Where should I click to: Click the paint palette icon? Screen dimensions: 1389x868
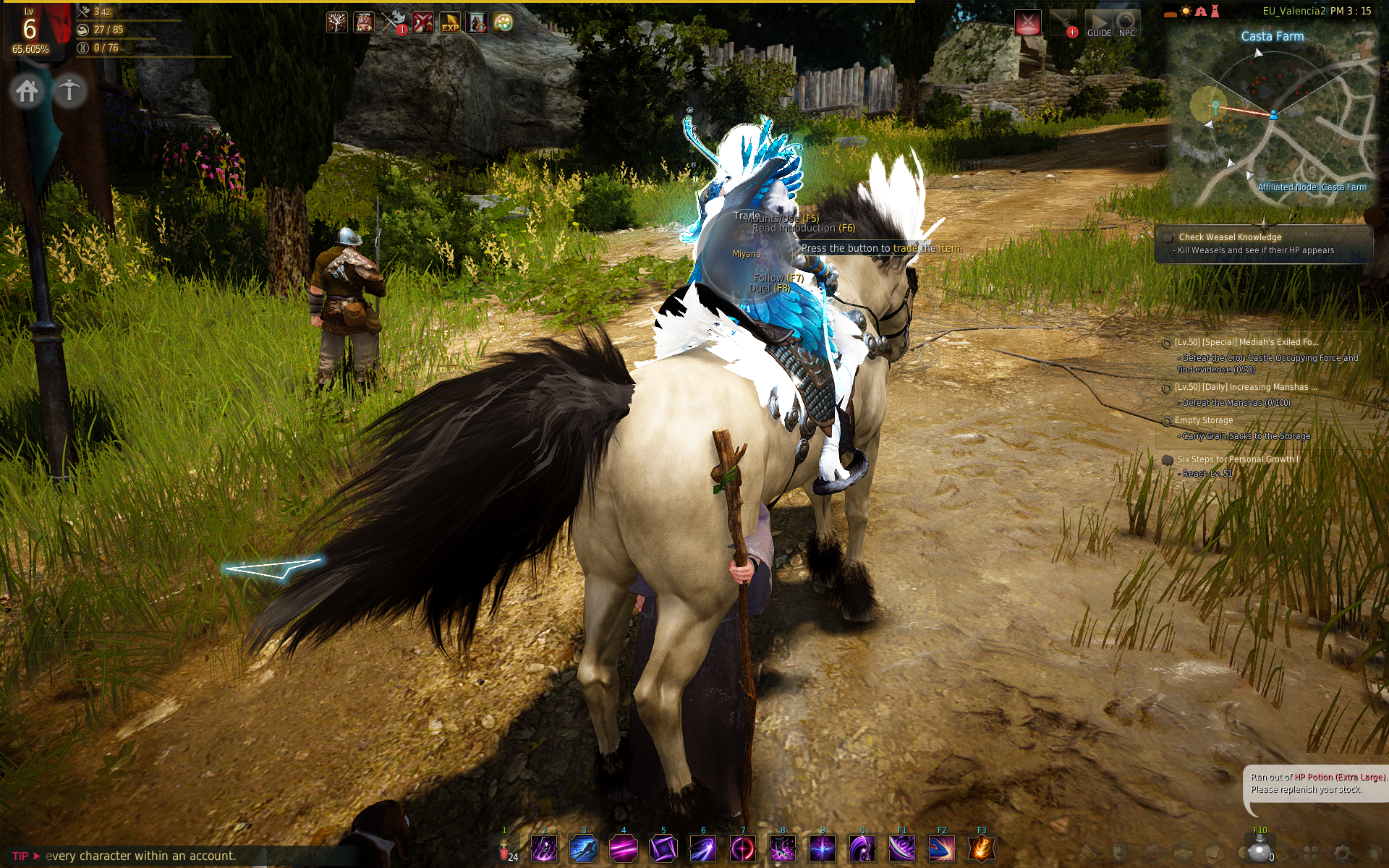coord(504,22)
